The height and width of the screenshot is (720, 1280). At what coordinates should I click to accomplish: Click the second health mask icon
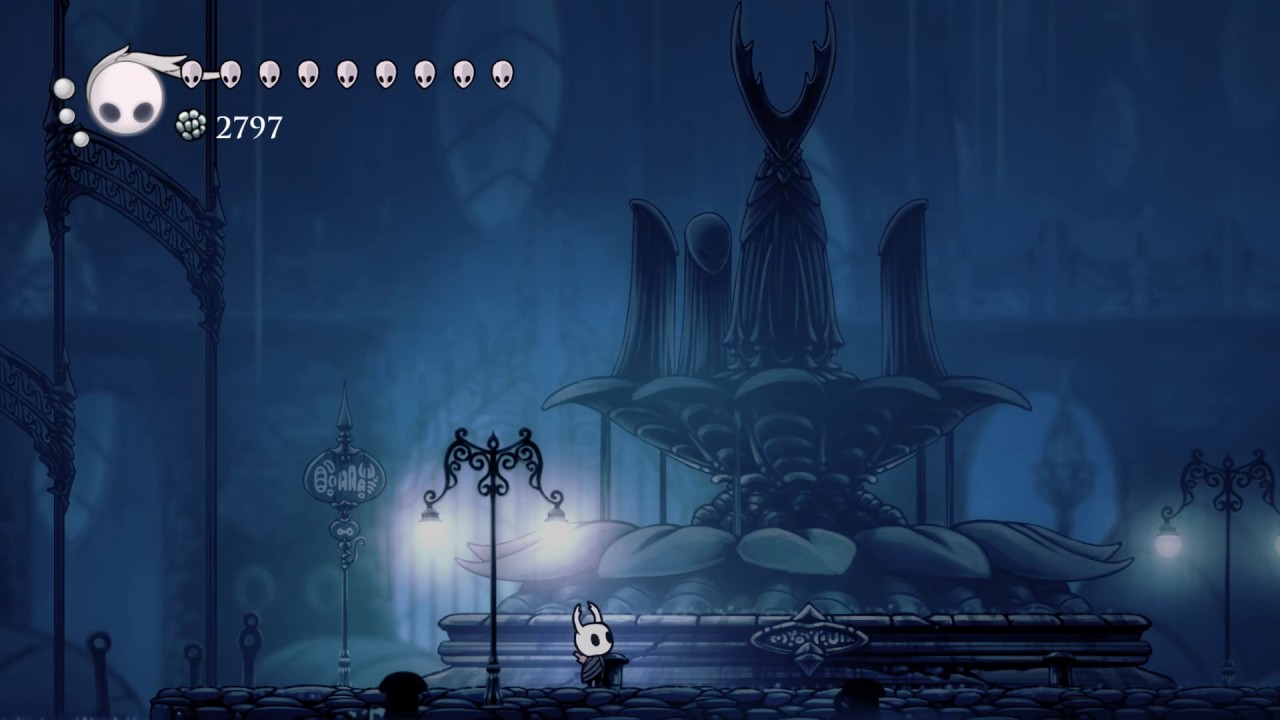pos(231,71)
